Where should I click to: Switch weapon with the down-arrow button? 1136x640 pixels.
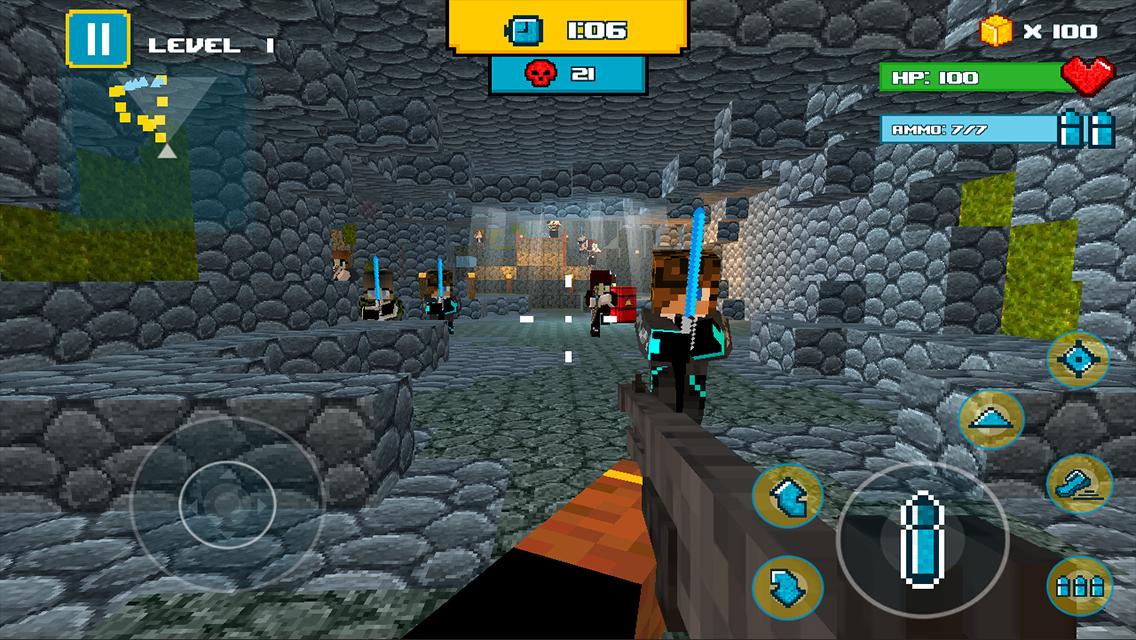tap(788, 585)
